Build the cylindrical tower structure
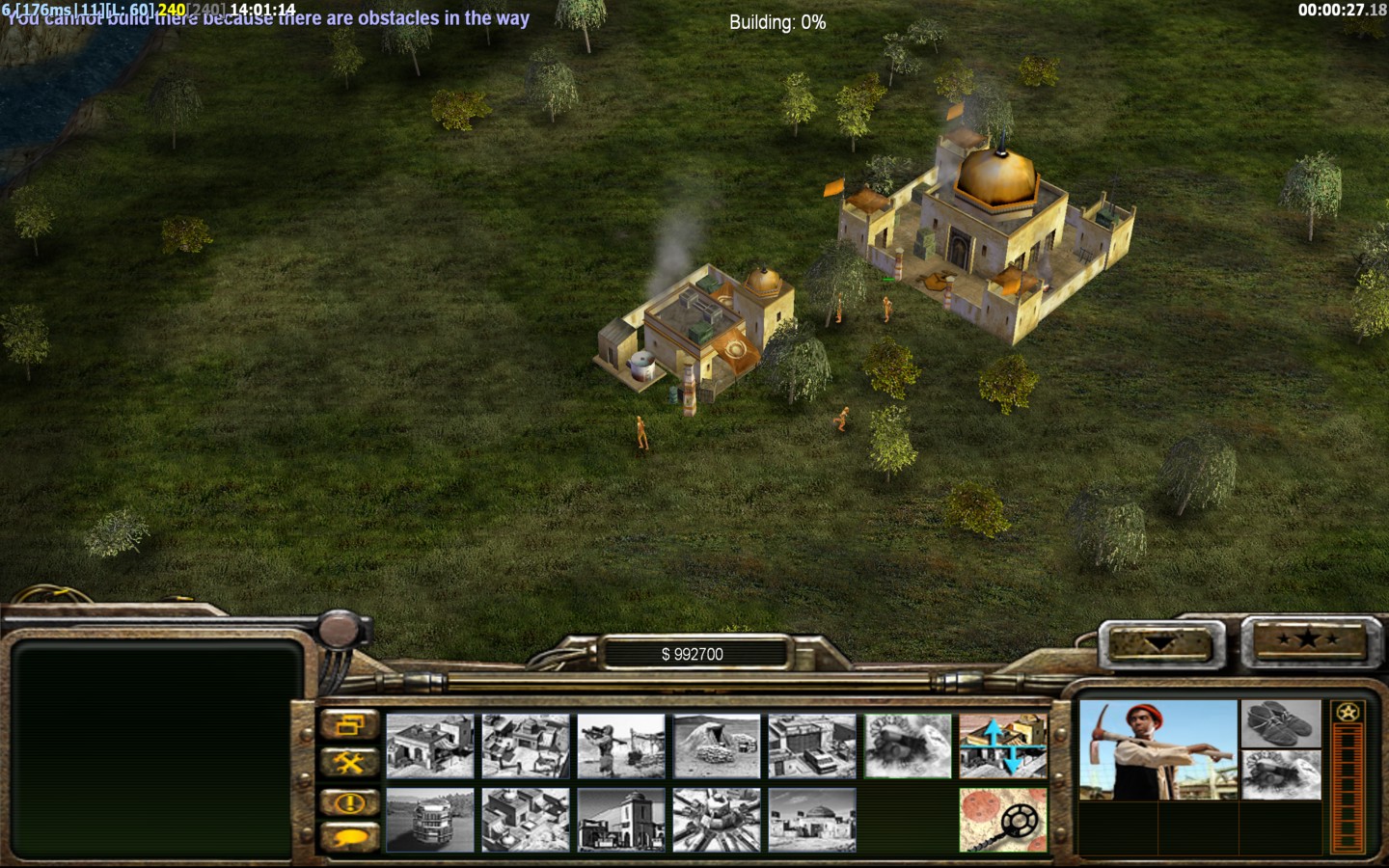The image size is (1389, 868). [430, 820]
